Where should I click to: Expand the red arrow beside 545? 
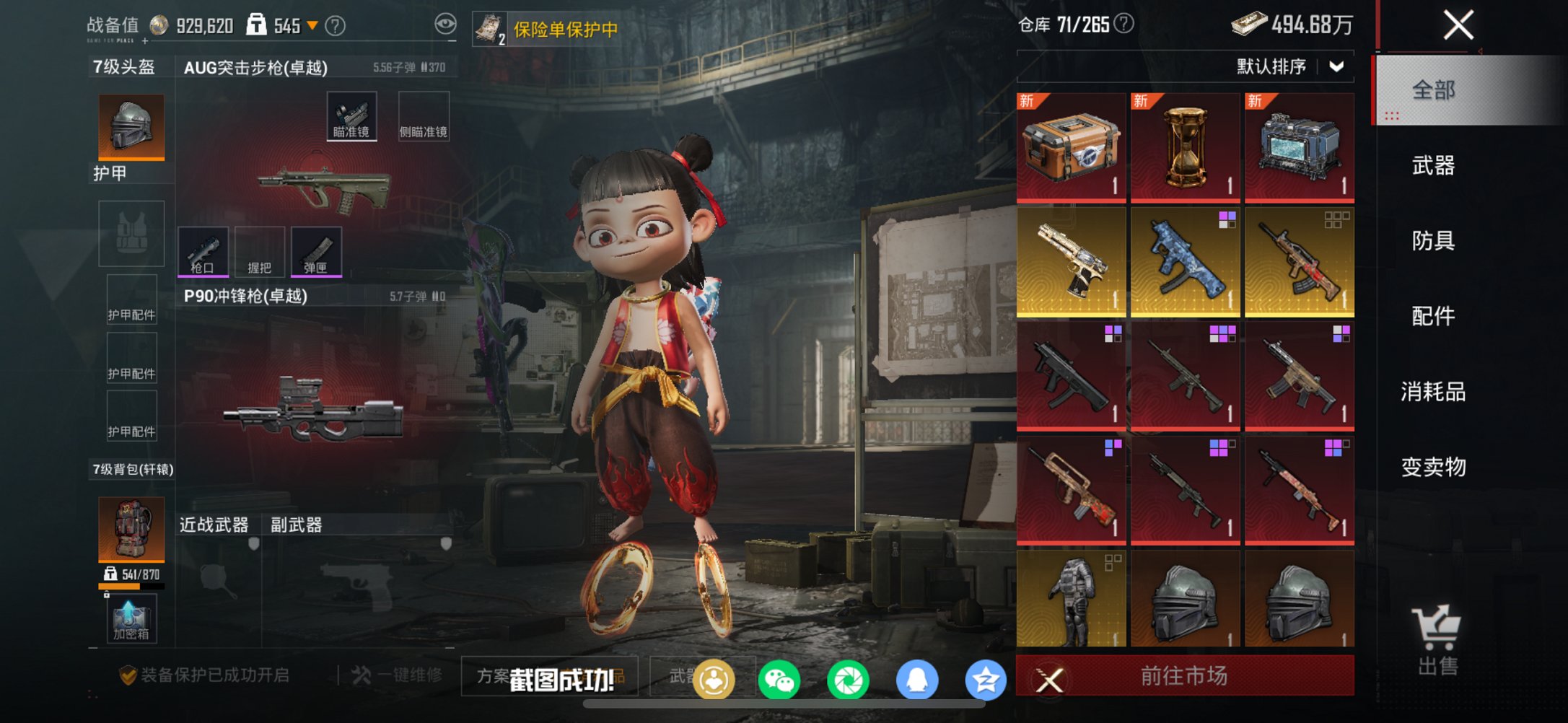(x=312, y=24)
